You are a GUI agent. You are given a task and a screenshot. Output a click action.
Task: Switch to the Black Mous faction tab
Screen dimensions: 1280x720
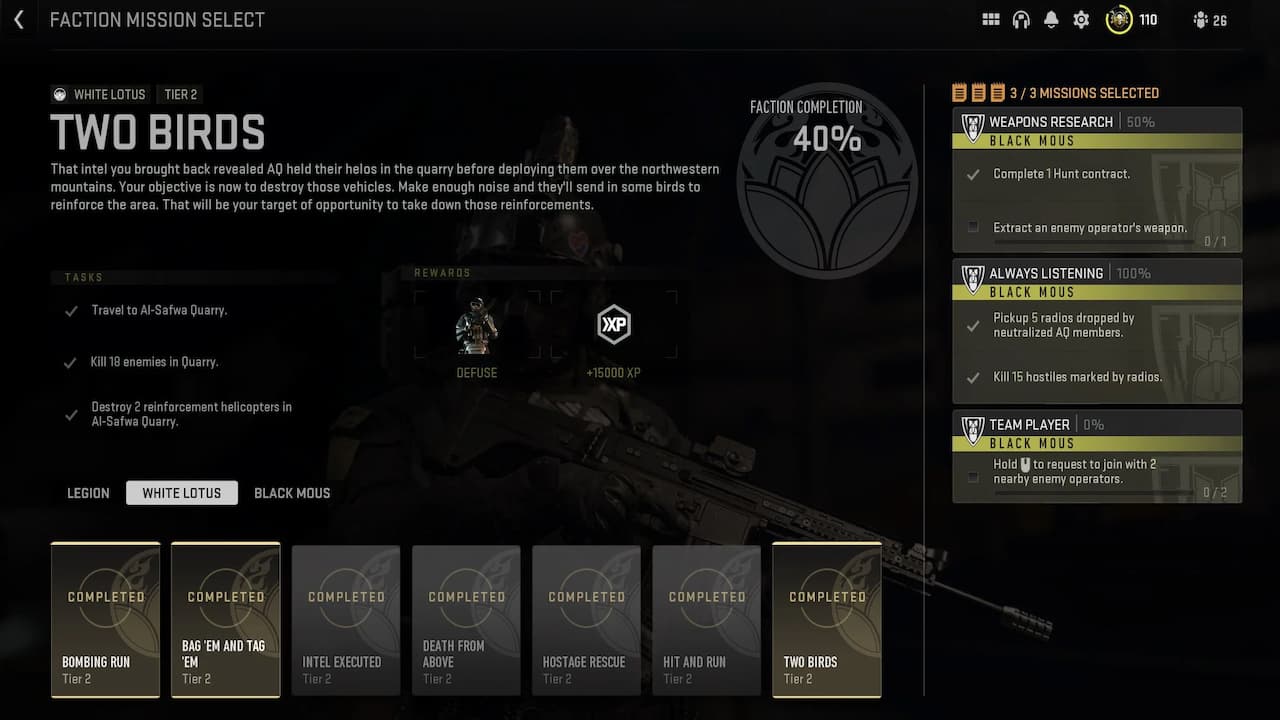[292, 492]
